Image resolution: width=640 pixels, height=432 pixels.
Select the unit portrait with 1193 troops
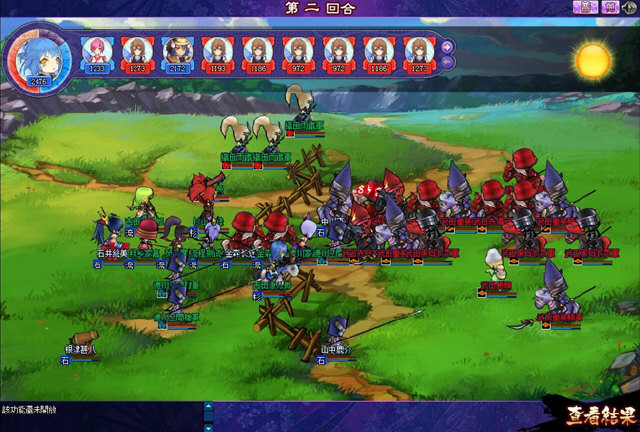[x=217, y=51]
